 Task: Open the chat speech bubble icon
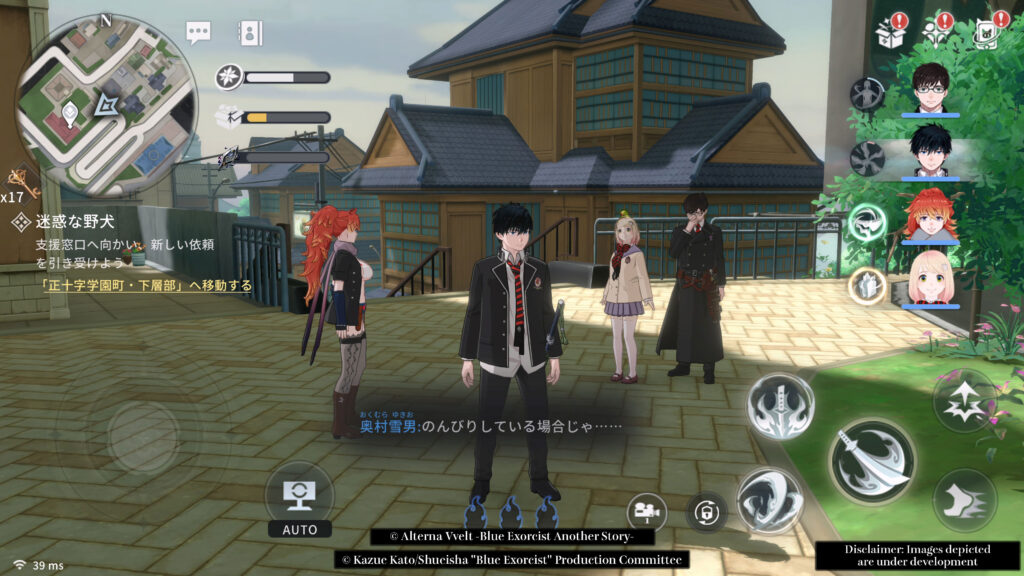(x=199, y=31)
